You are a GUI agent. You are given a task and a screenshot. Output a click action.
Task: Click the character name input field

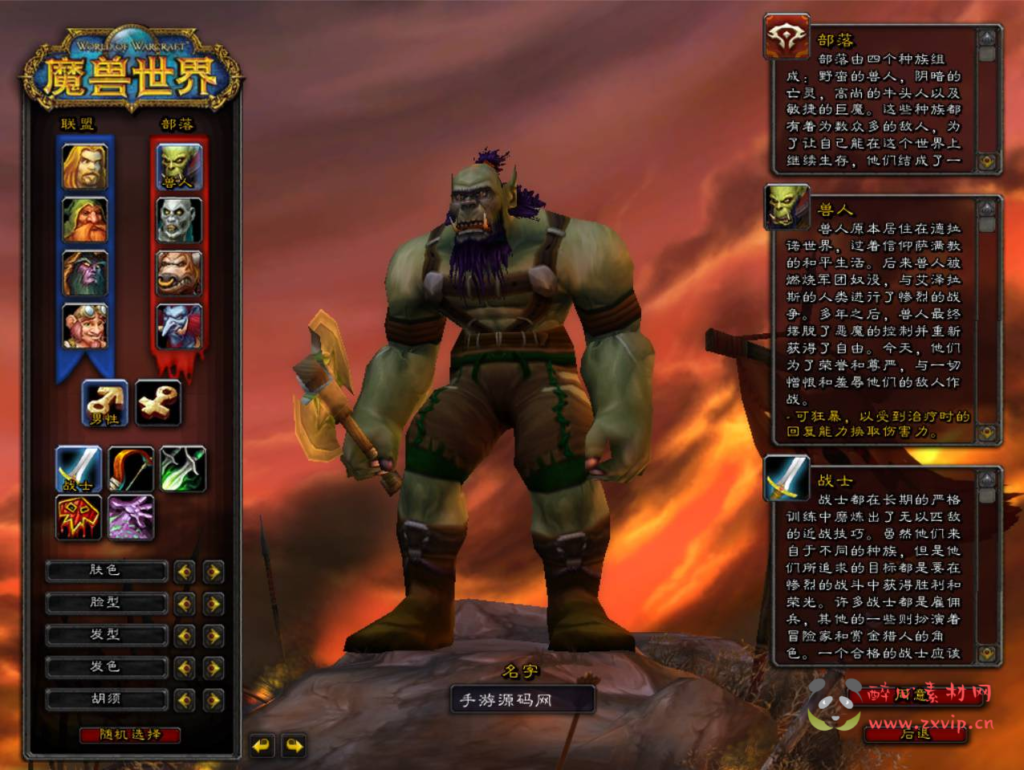coord(522,700)
